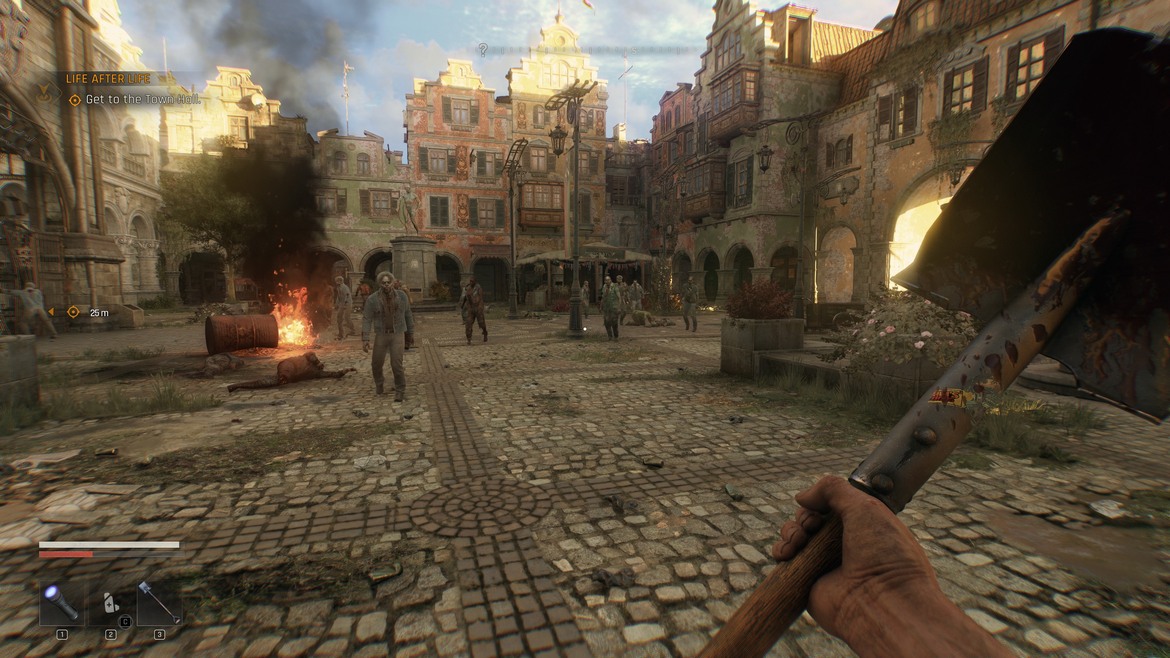
Task: Open the Life After Life quest tracker
Action: [106, 78]
